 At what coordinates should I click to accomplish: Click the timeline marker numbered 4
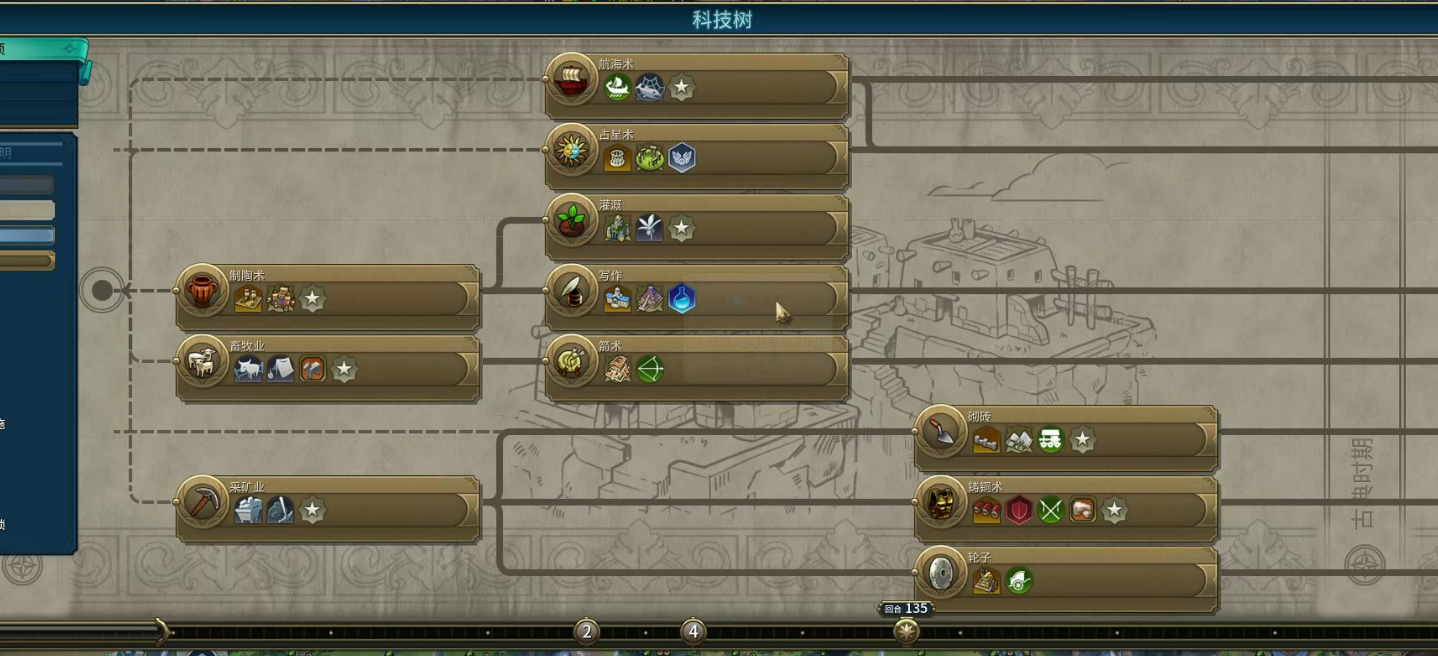(693, 631)
